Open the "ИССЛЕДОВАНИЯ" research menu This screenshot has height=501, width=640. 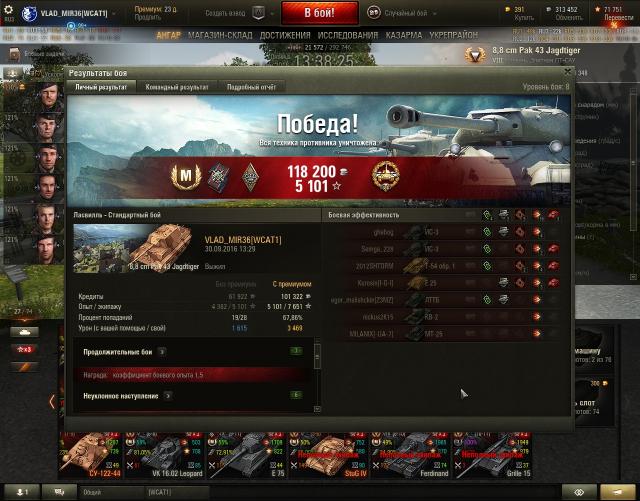348,35
